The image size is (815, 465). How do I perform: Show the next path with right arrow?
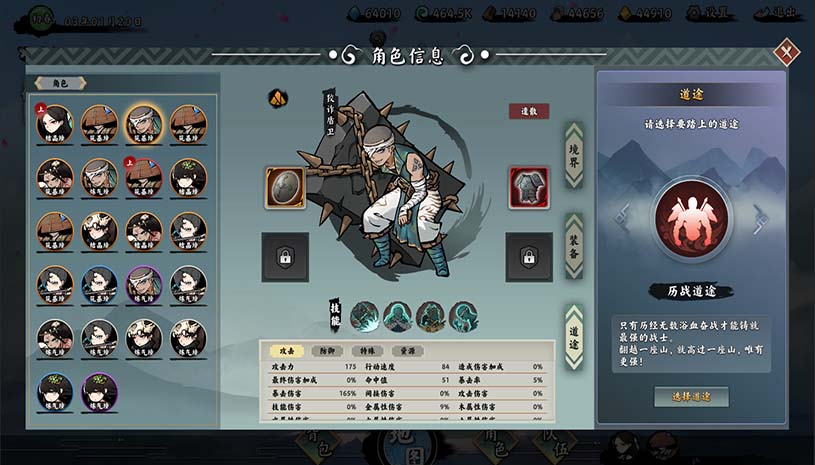coord(761,217)
